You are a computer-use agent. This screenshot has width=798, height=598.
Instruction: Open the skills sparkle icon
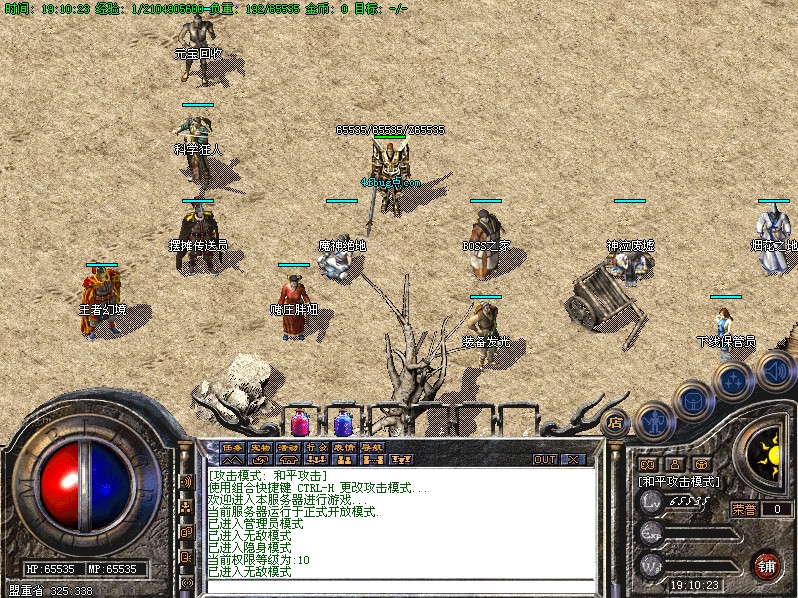point(734,381)
